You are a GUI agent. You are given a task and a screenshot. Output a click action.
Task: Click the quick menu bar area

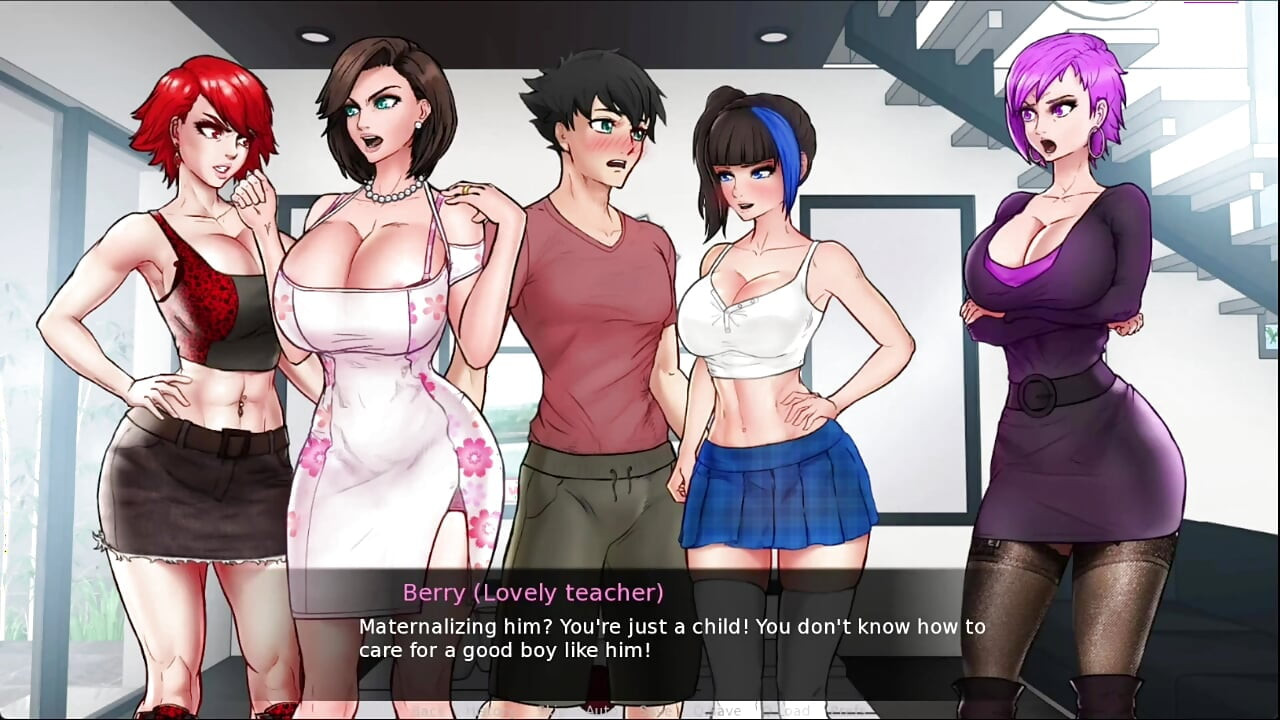[640, 710]
